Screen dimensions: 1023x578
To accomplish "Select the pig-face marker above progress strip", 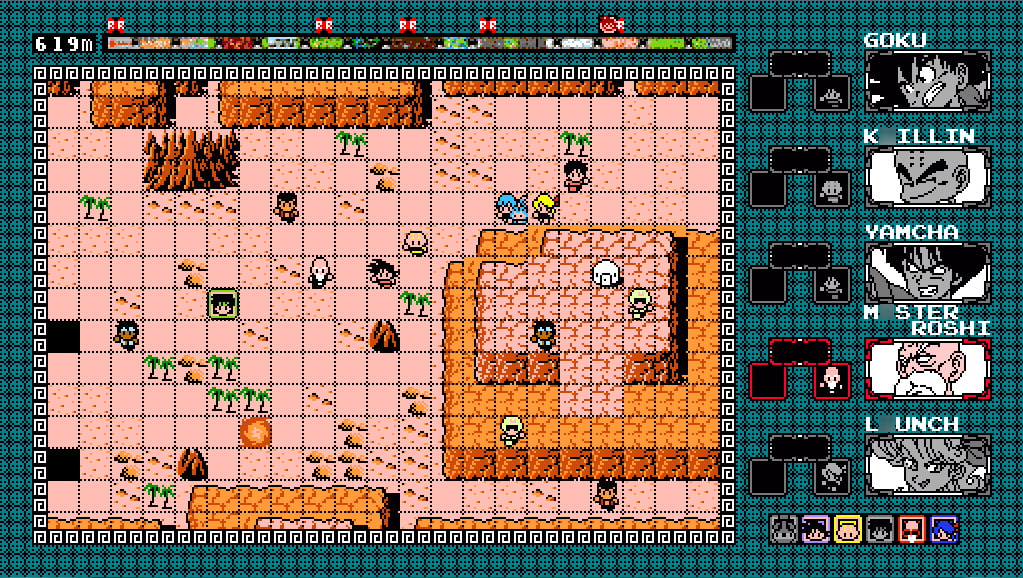I will pyautogui.click(x=611, y=24).
